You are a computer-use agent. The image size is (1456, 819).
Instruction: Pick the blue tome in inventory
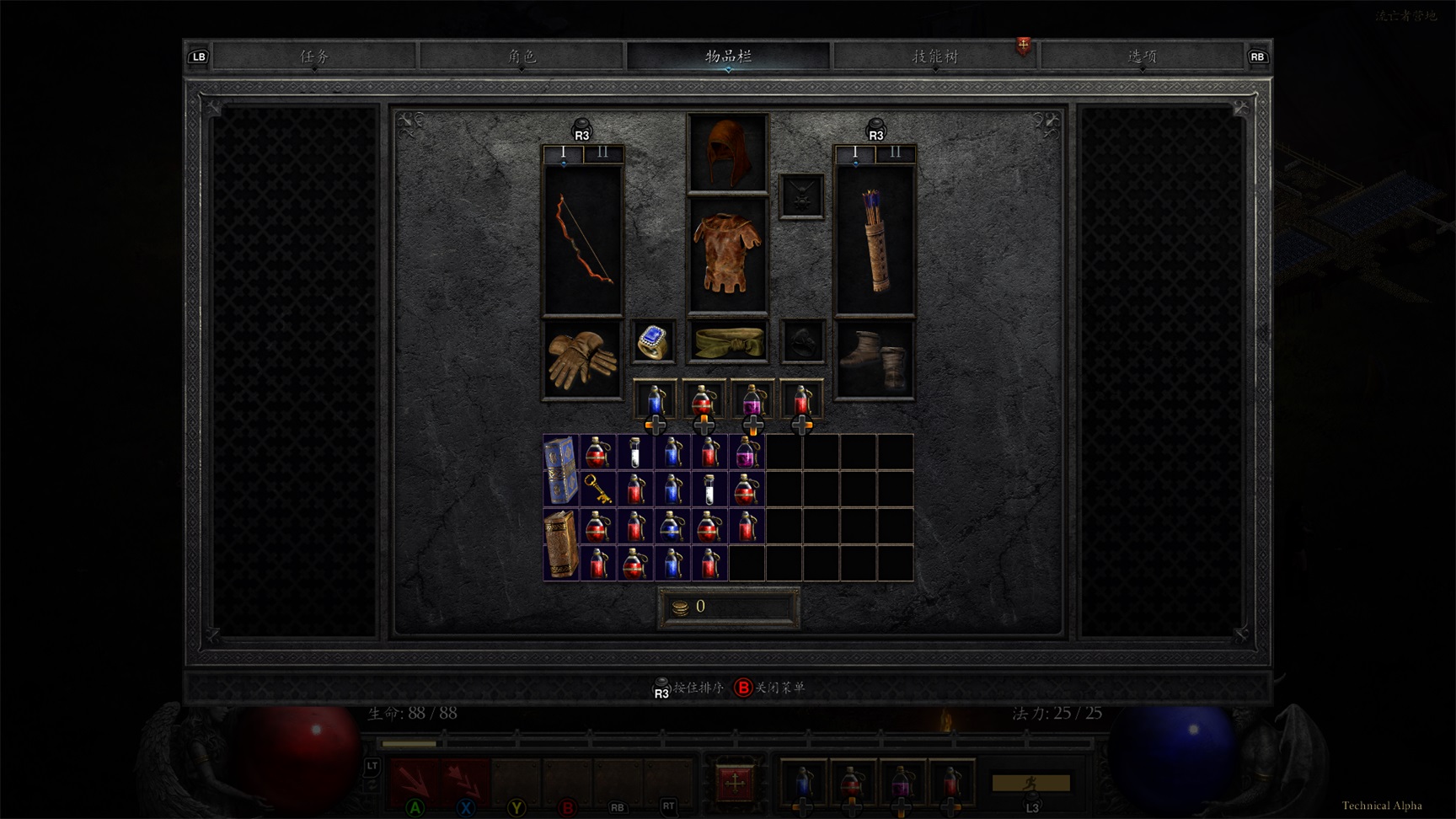(561, 470)
